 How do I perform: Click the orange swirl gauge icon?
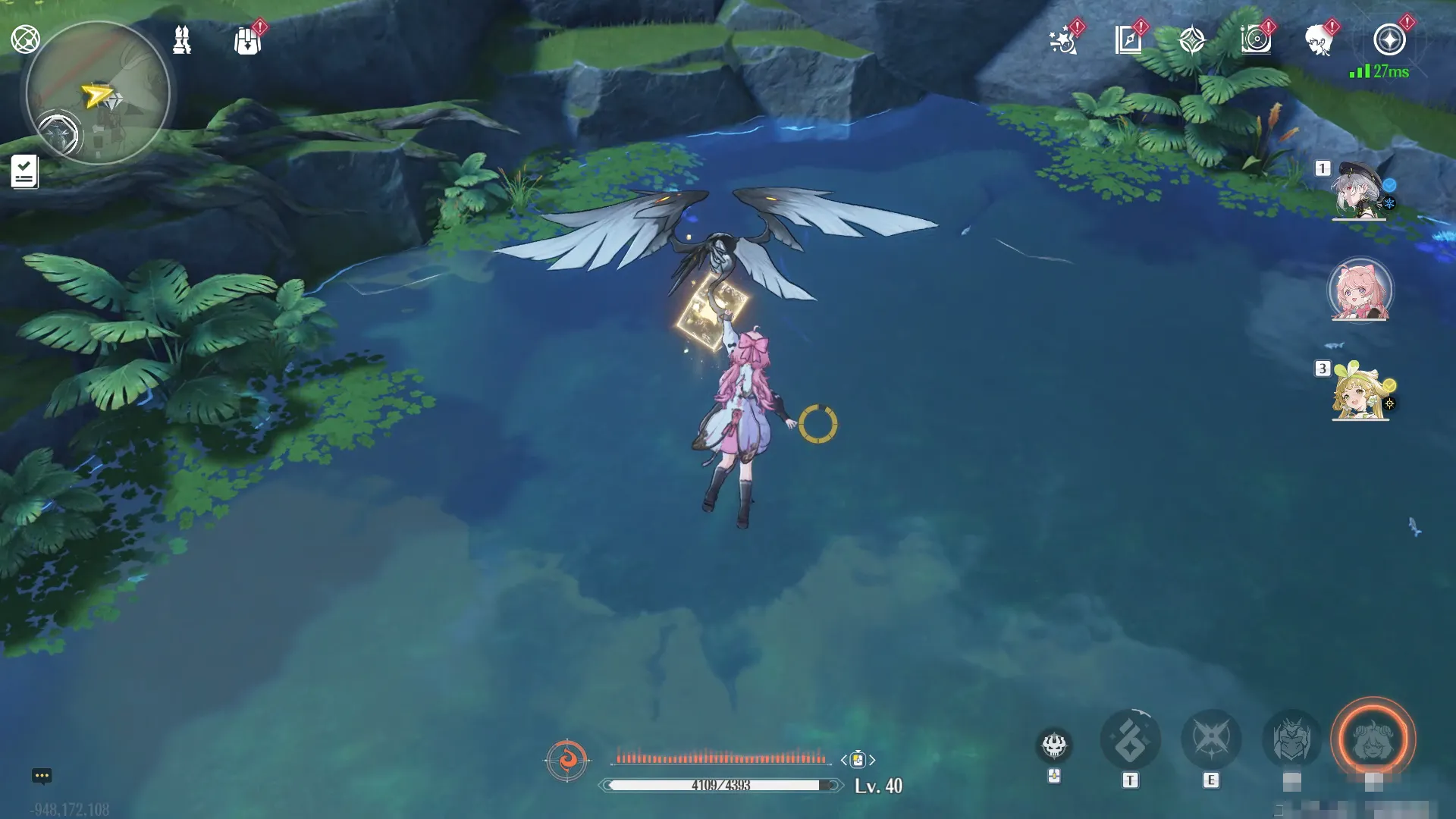[566, 759]
